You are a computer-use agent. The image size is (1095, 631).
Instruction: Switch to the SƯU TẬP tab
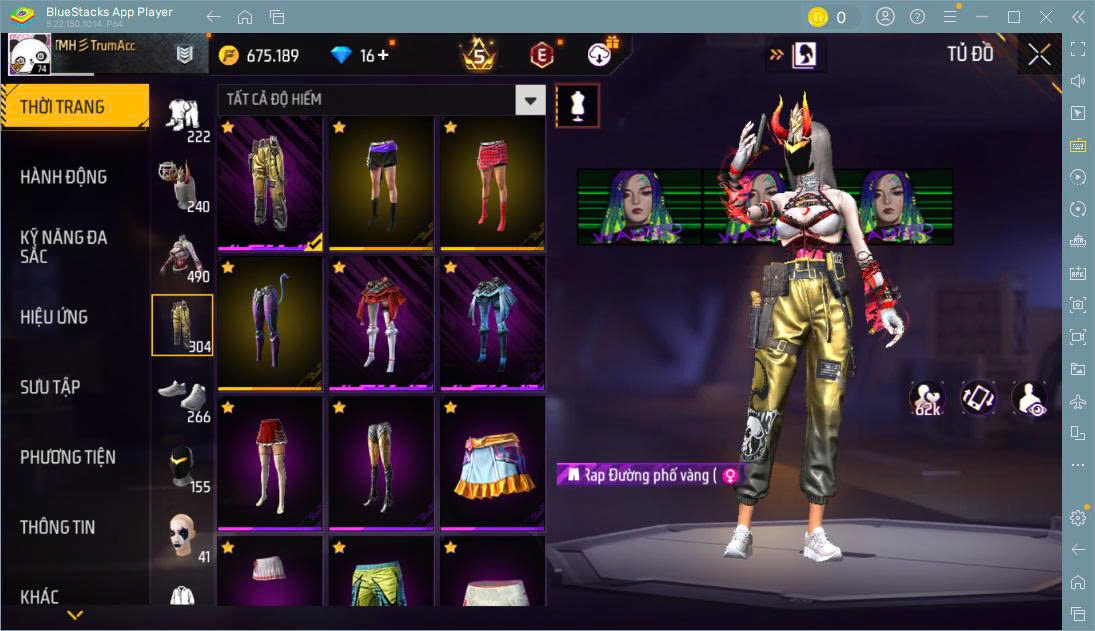[50, 387]
